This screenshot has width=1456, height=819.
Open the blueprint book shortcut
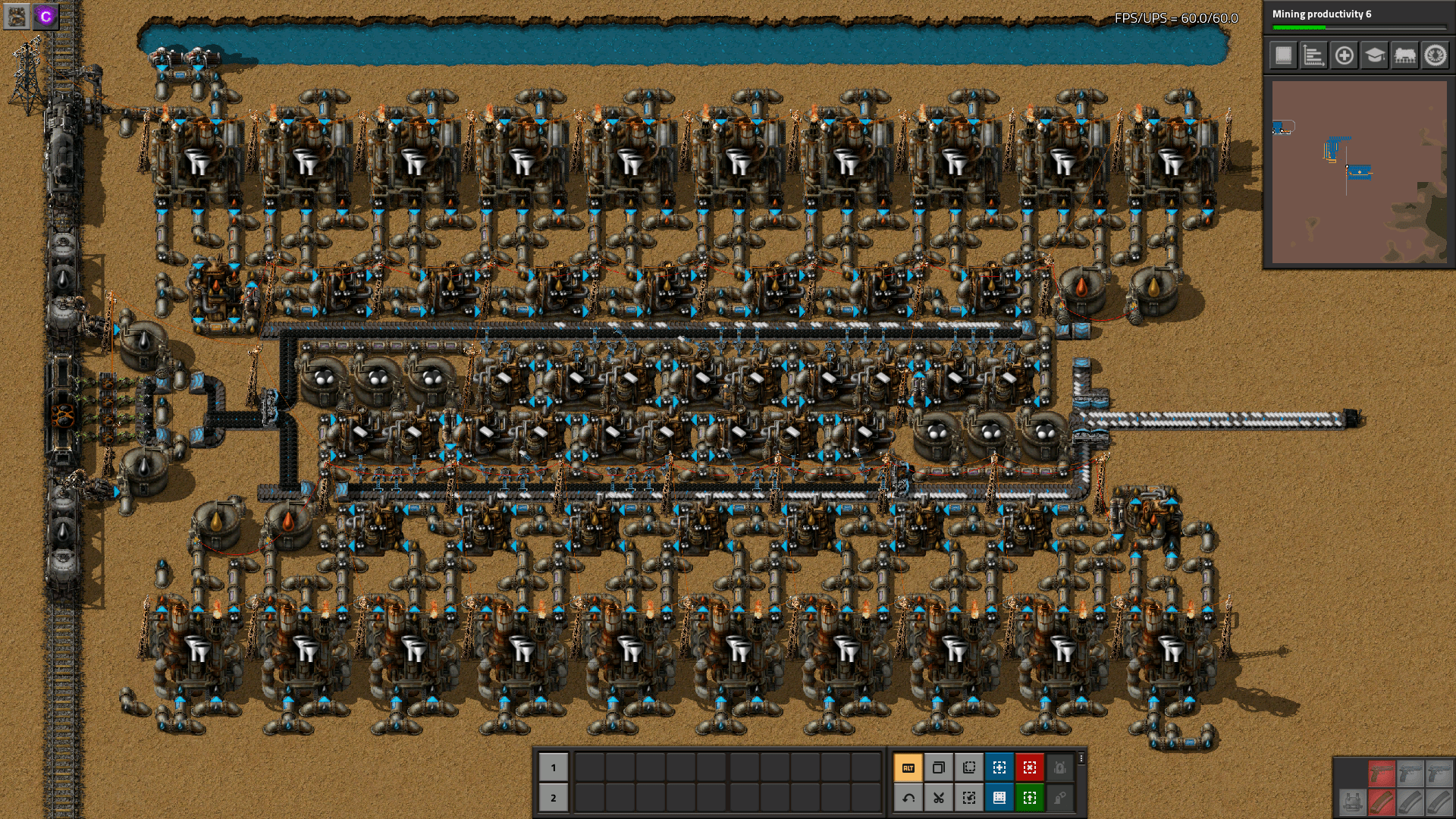[x=999, y=798]
